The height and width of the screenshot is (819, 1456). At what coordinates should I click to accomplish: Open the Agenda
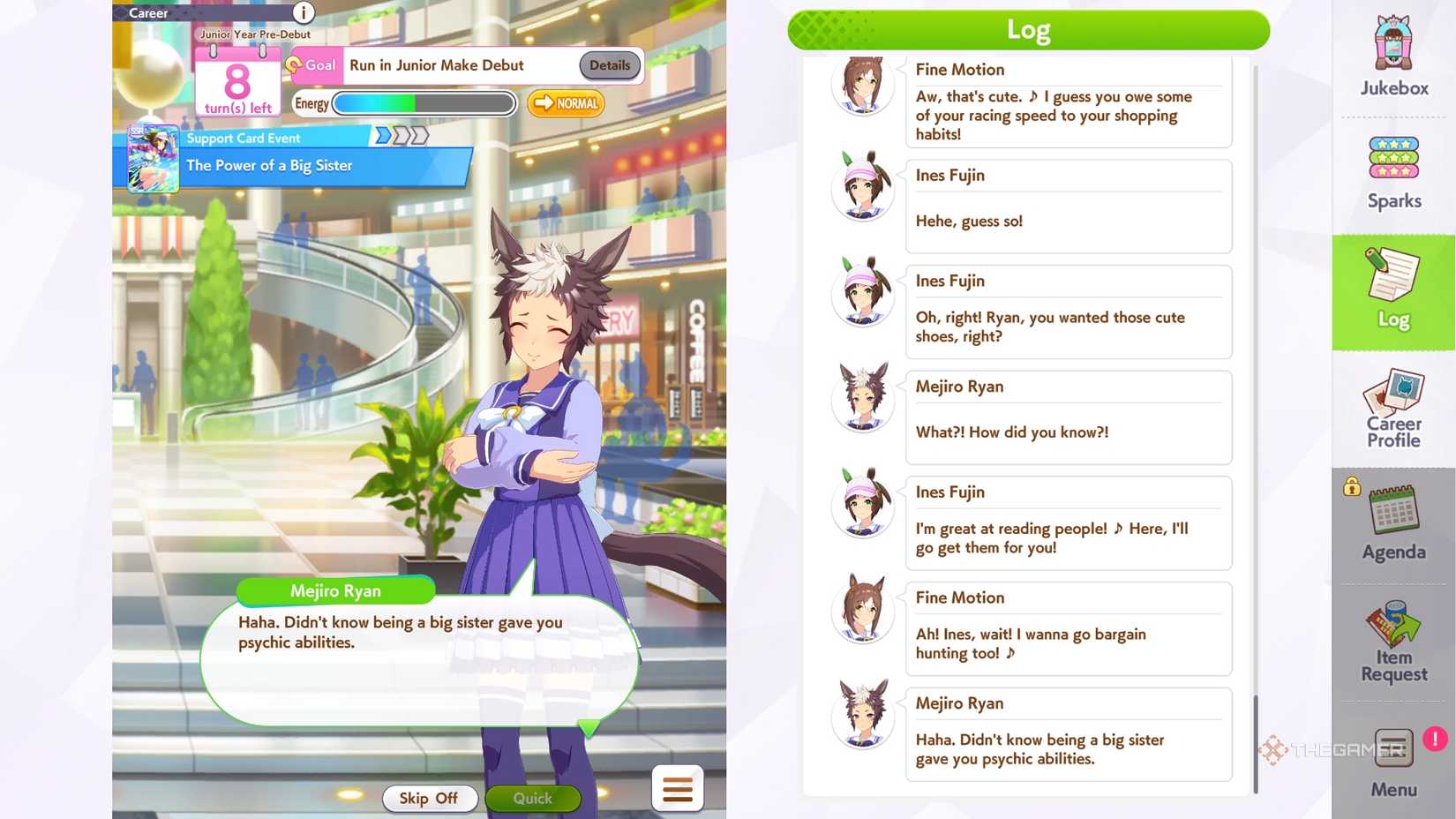coord(1392,522)
